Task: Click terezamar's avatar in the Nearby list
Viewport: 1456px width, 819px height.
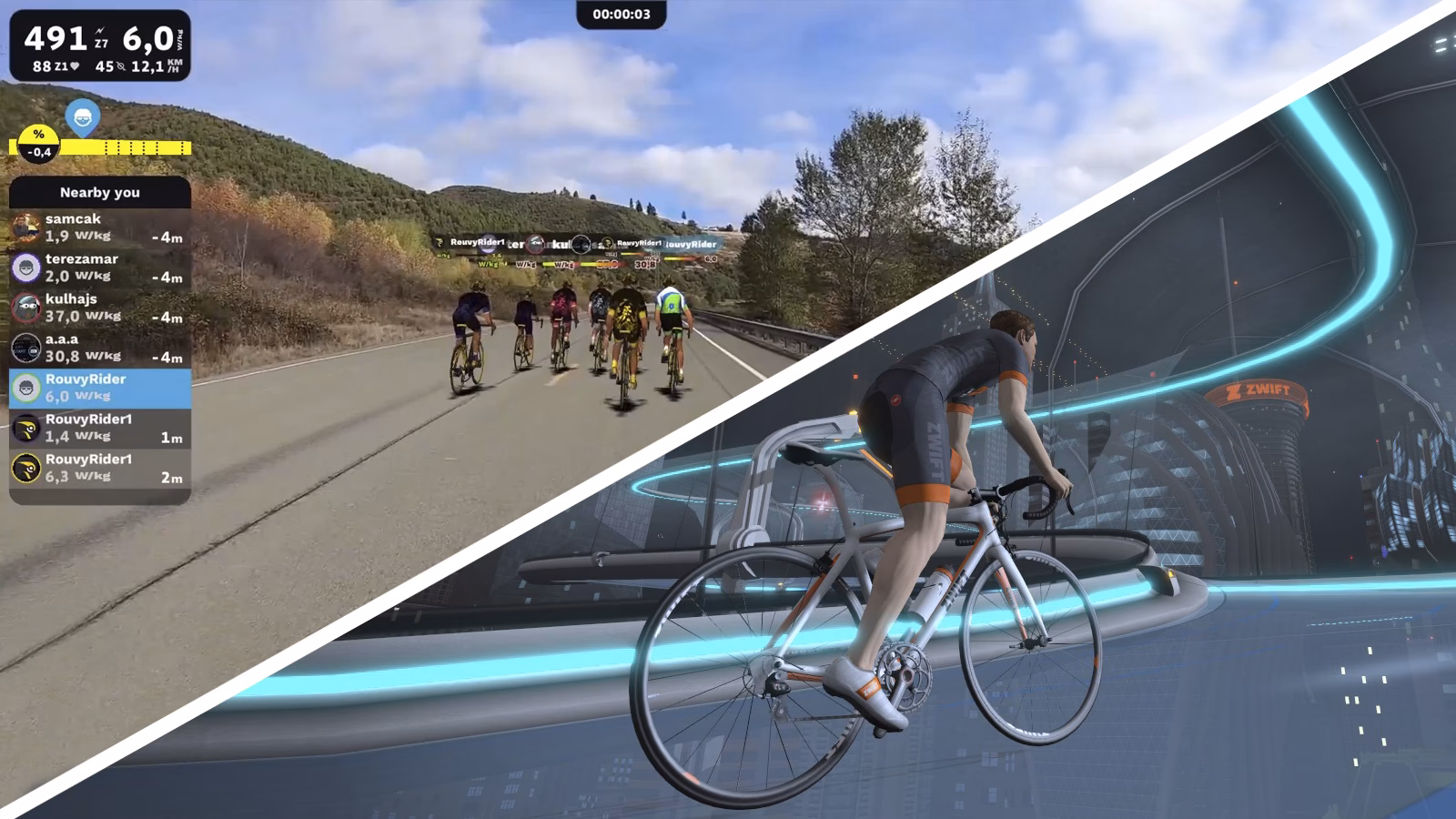Action: (25, 268)
